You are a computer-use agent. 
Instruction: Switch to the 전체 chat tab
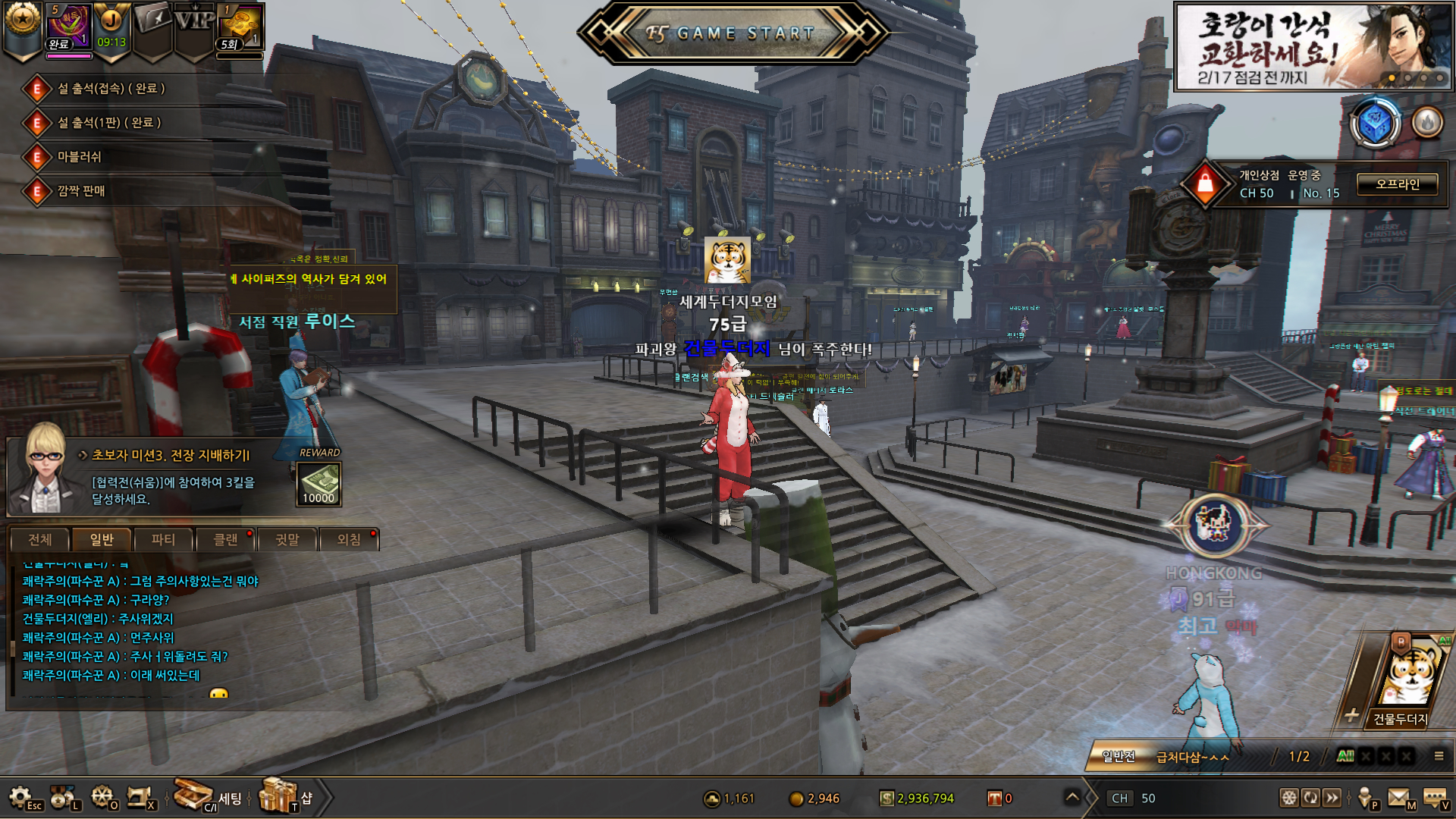pos(39,540)
